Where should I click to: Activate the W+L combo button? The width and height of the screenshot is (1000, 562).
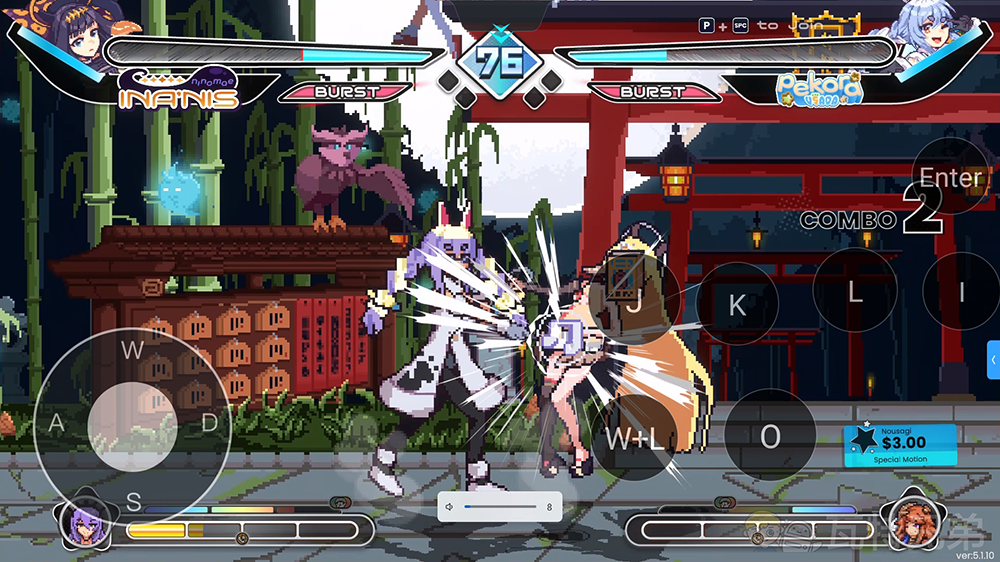pyautogui.click(x=634, y=436)
